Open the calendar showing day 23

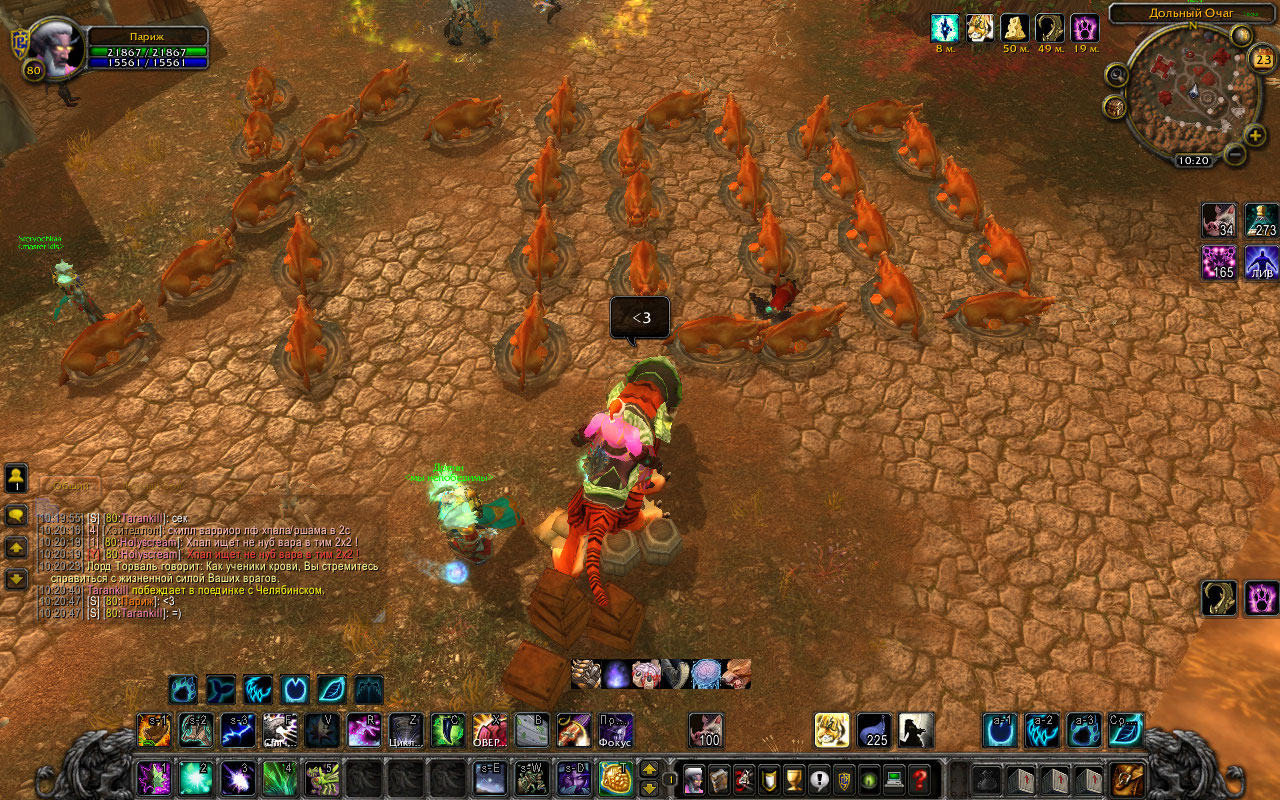1262,58
